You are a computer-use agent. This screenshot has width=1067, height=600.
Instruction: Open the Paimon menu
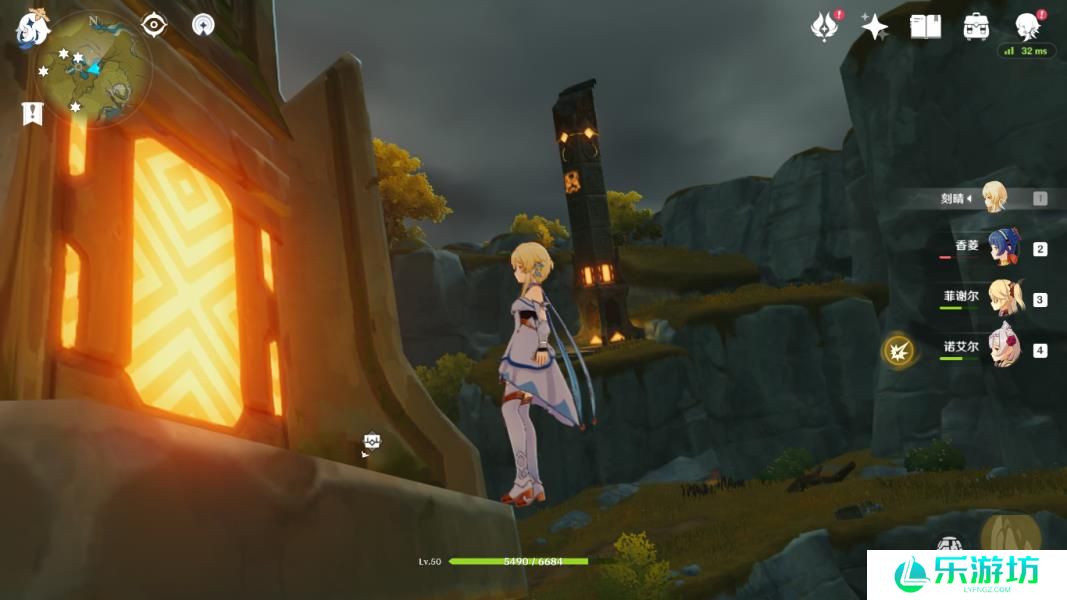(32, 29)
